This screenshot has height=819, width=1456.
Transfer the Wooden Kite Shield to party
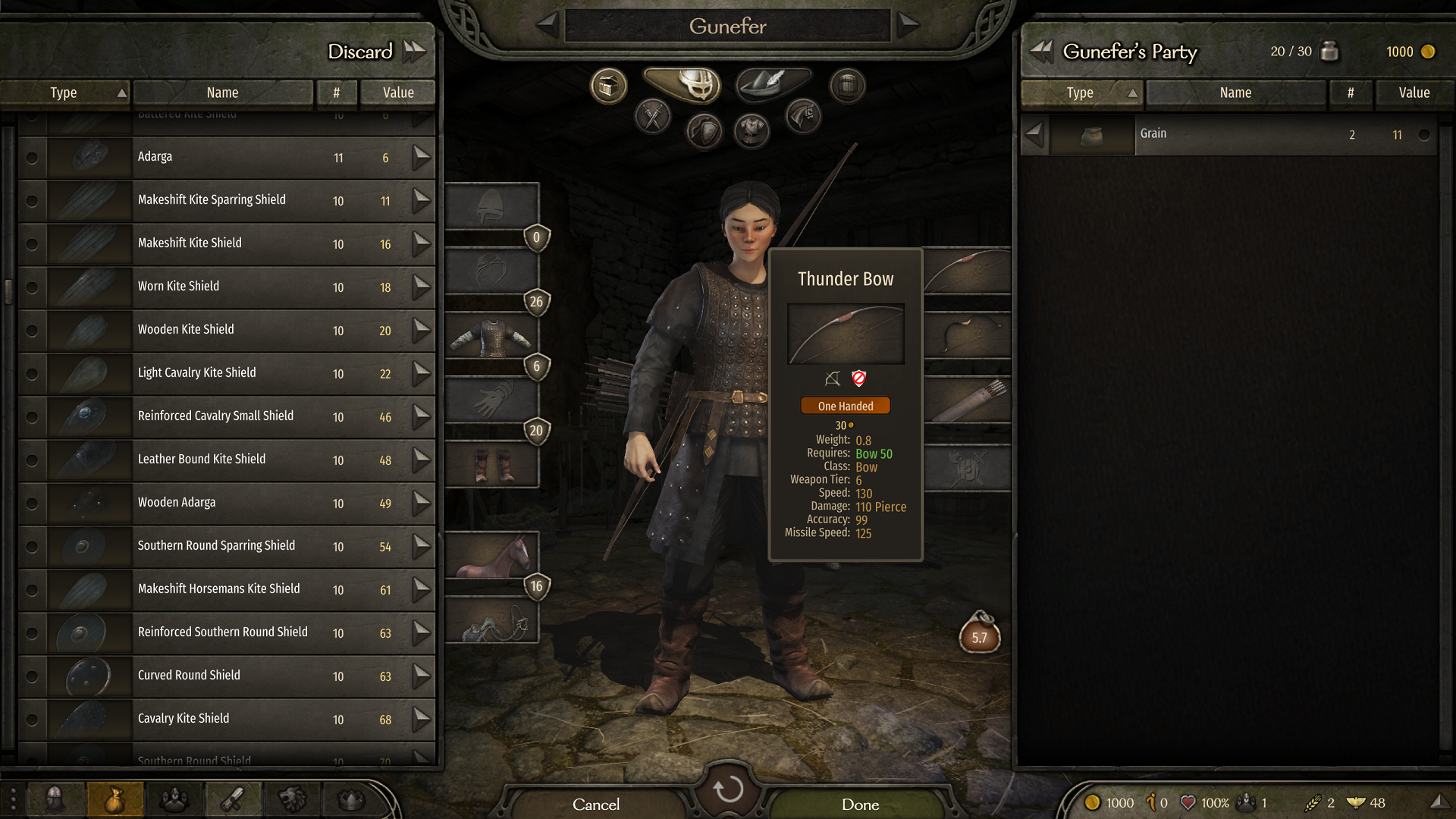422,330
